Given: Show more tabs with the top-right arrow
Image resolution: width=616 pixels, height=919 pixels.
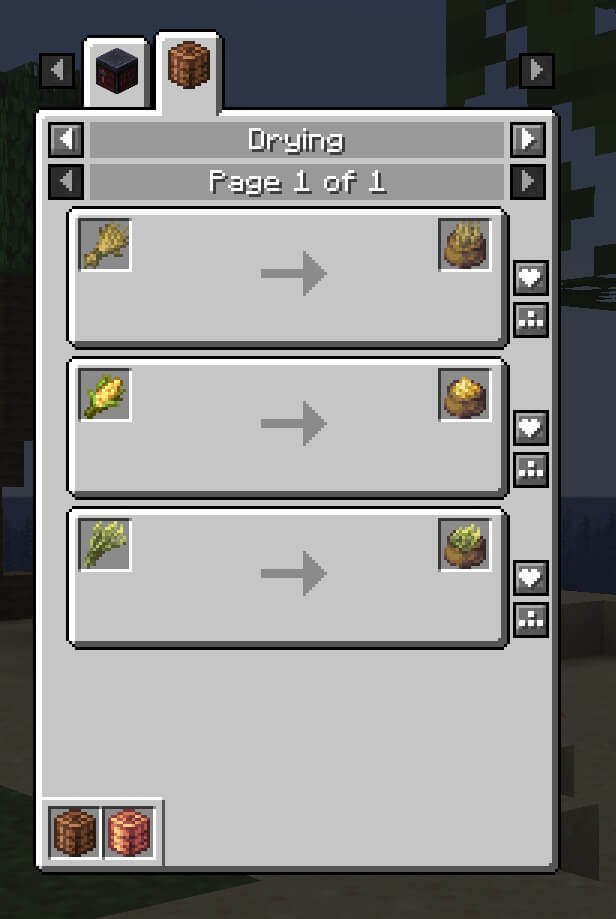Looking at the screenshot, I should [x=537, y=70].
